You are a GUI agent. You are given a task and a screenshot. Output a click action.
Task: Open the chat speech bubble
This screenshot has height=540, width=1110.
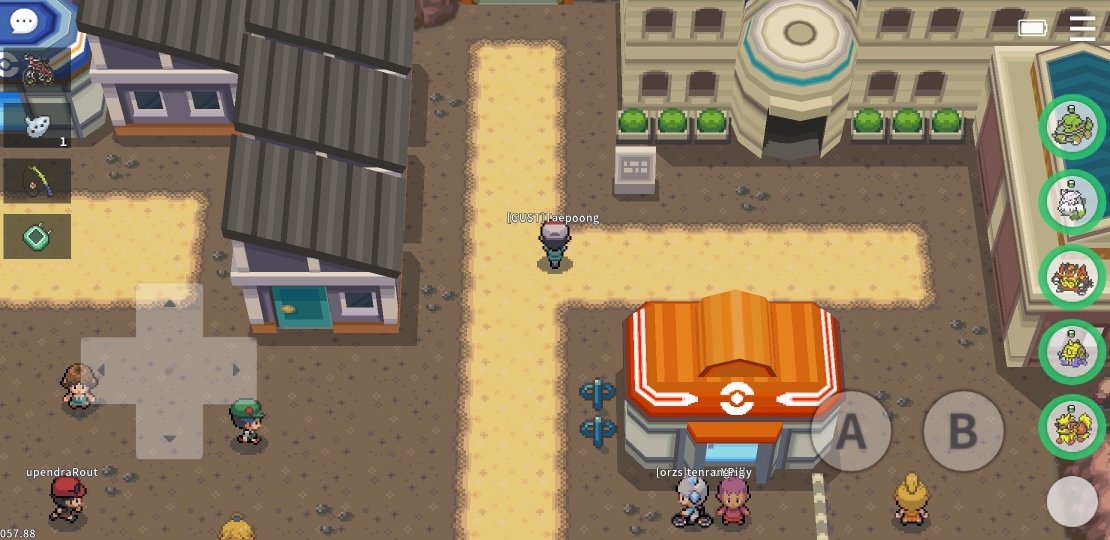(23, 20)
